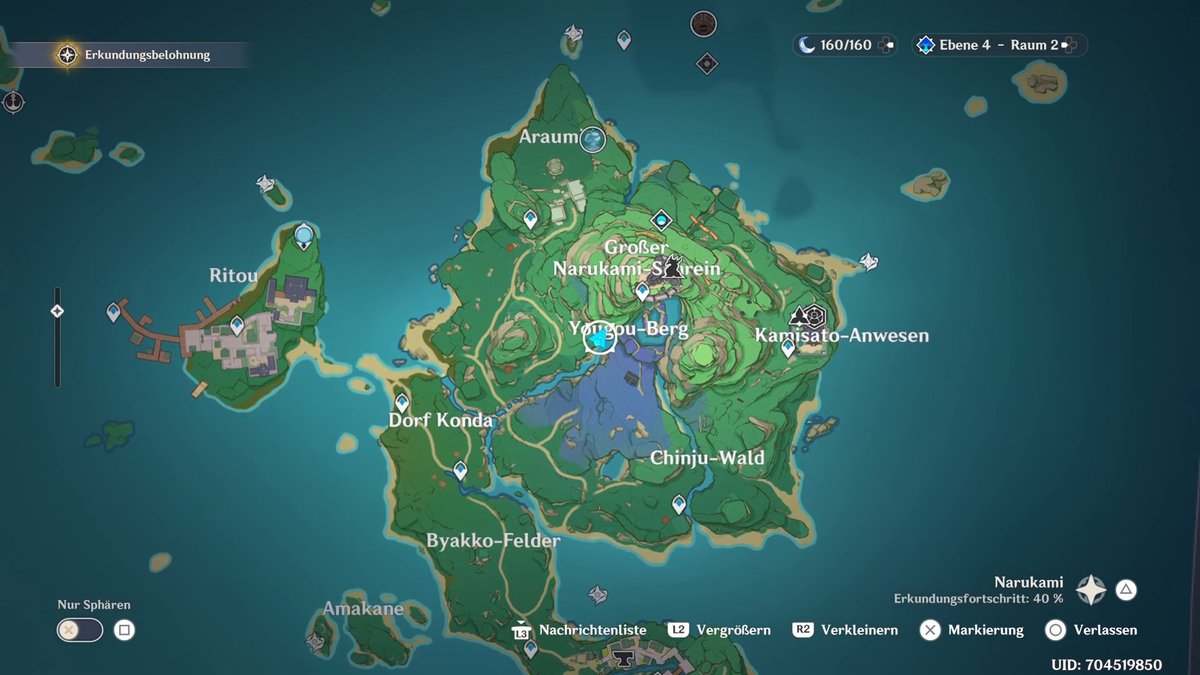This screenshot has width=1200, height=675.
Task: Open the Ebene 4 - Raum 2 tracker
Action: pyautogui.click(x=996, y=45)
